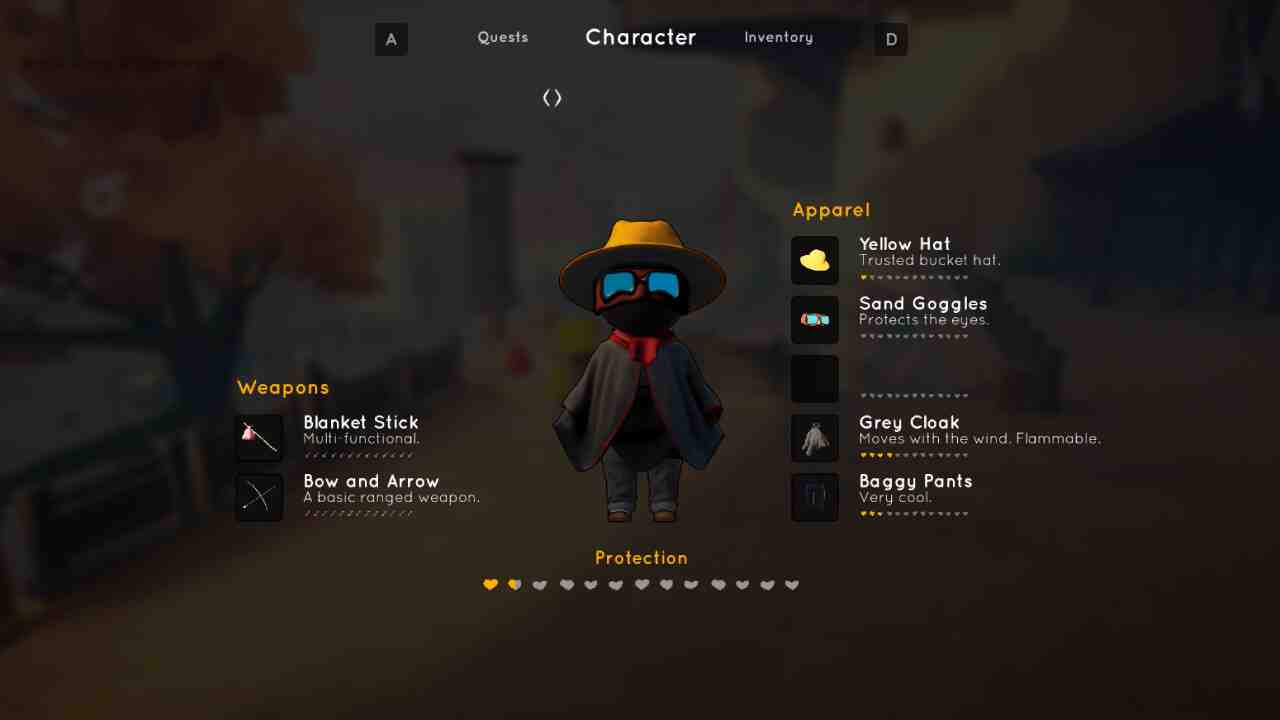1280x720 pixels.
Task: Click the empty apparel slot below Sand Goggles
Action: pyautogui.click(x=815, y=379)
